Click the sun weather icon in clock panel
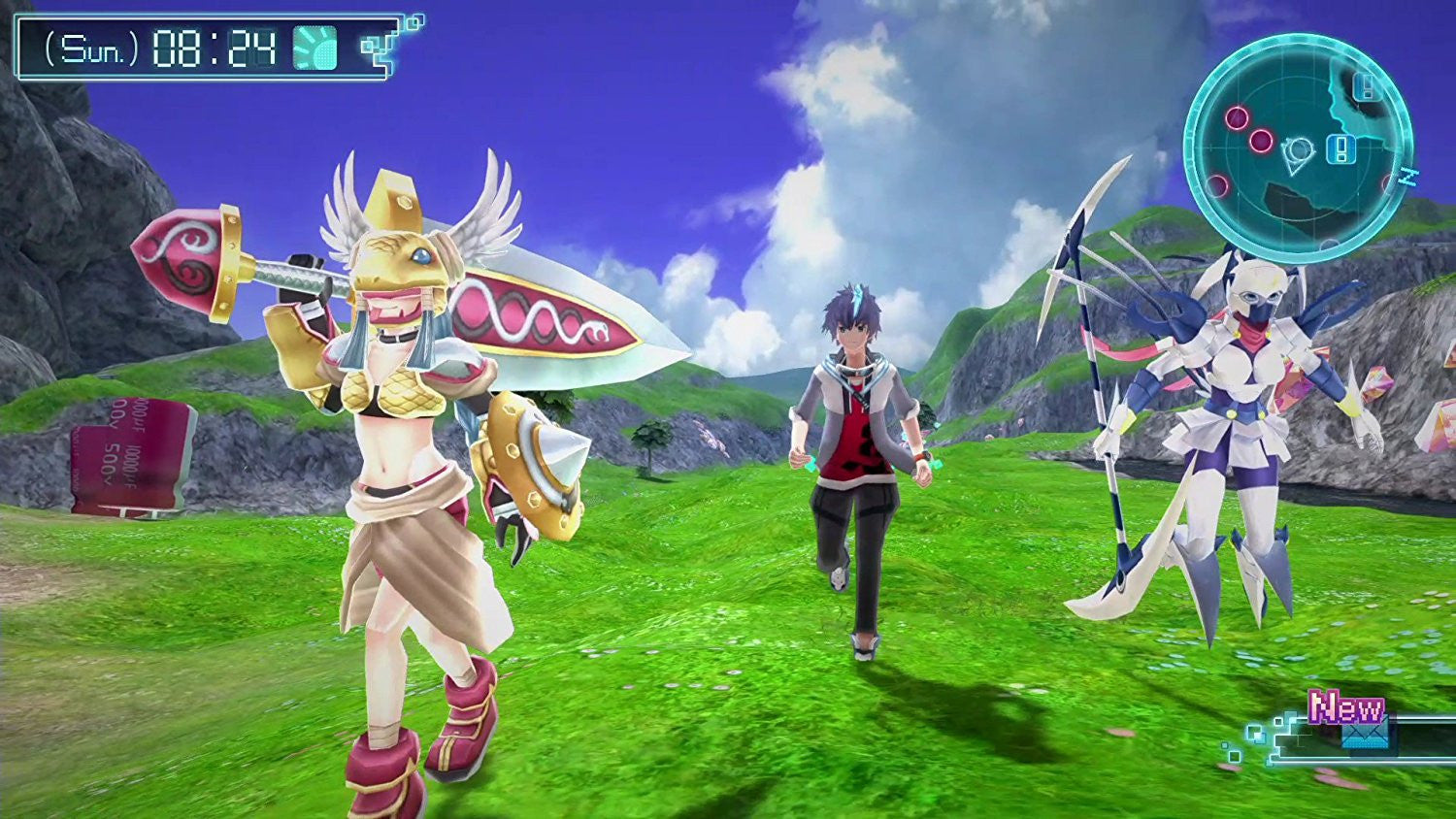This screenshot has height=819, width=1456. [314, 49]
